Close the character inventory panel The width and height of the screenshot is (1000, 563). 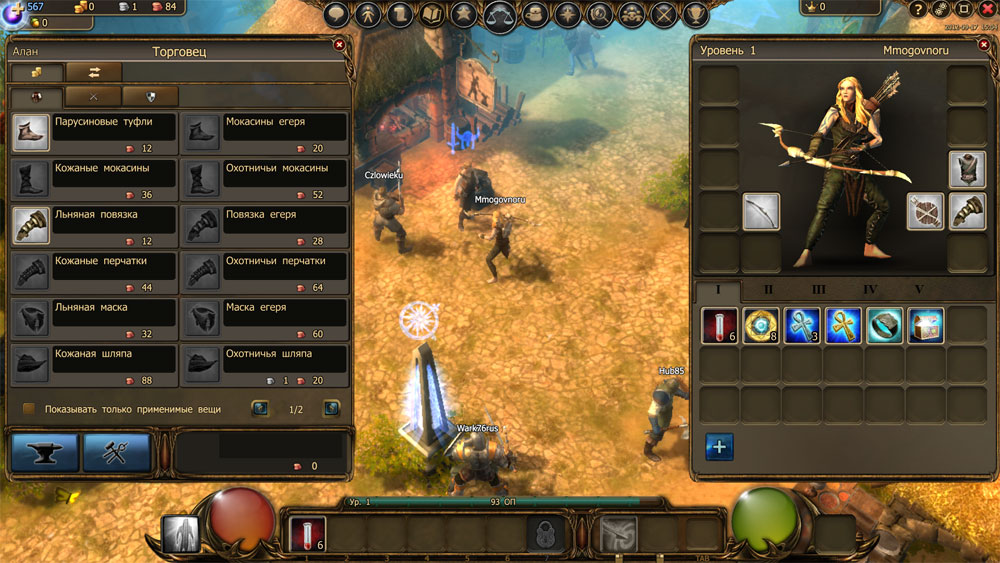click(983, 45)
